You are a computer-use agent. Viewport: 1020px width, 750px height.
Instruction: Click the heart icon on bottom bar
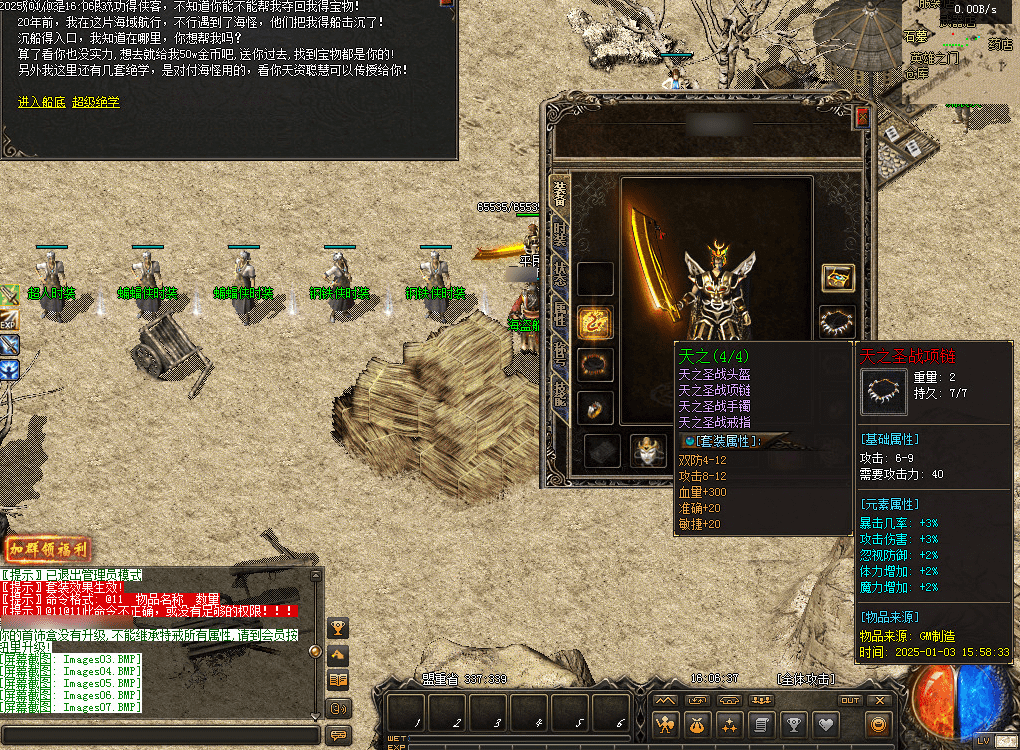point(825,724)
